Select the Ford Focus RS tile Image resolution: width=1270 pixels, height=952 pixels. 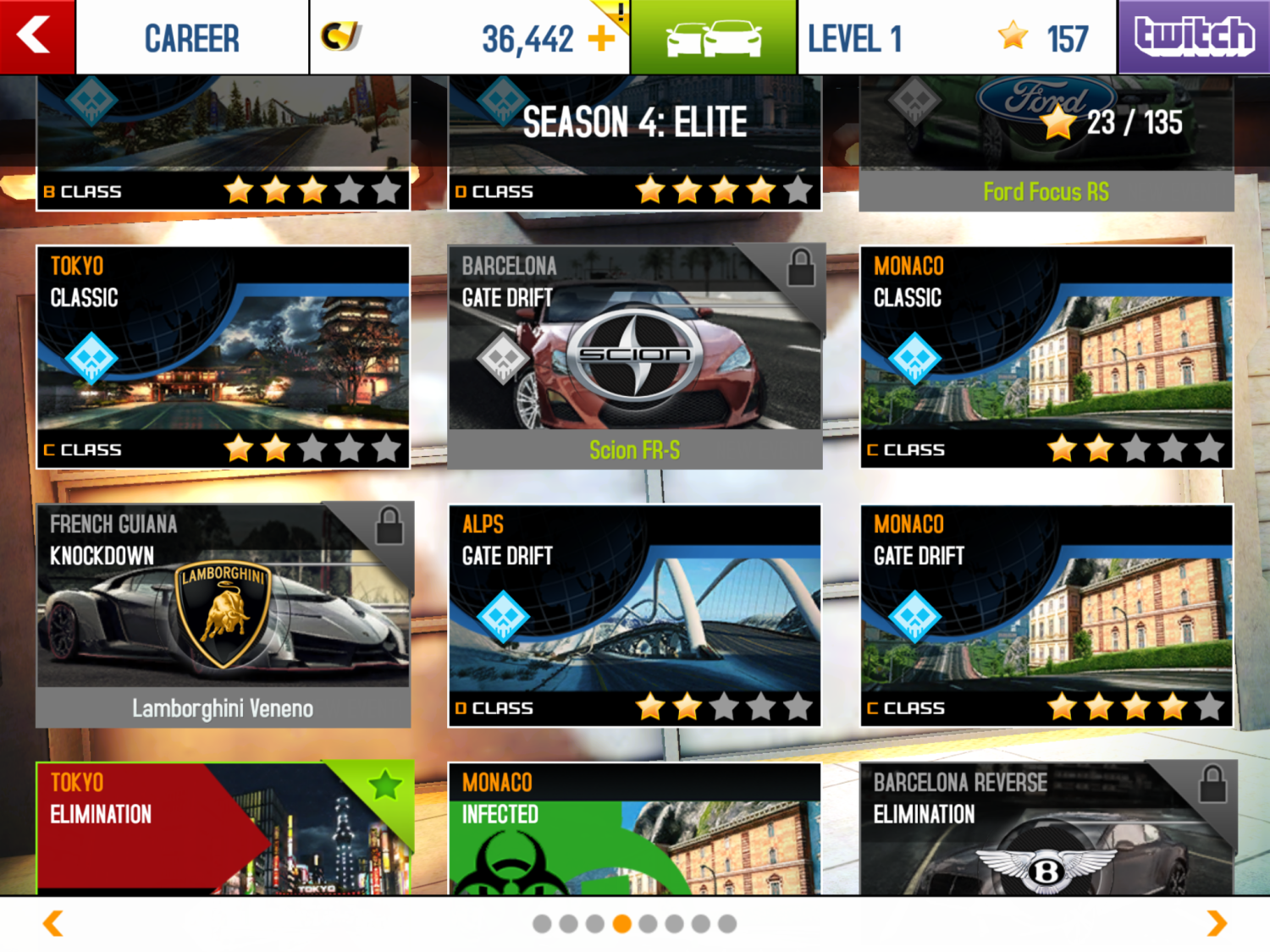[1046, 142]
